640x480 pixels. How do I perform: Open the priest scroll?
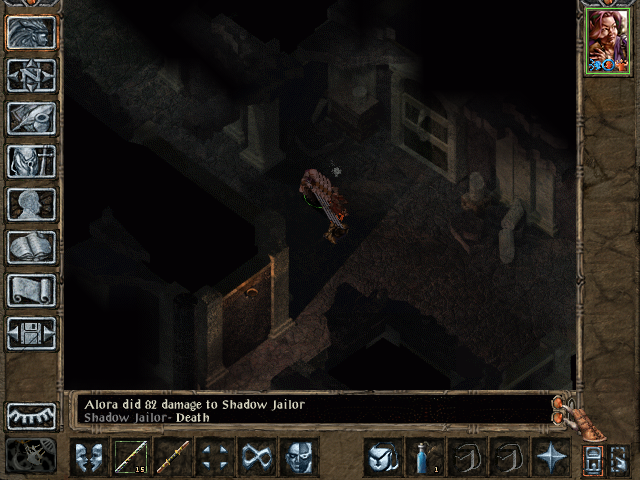click(x=32, y=290)
